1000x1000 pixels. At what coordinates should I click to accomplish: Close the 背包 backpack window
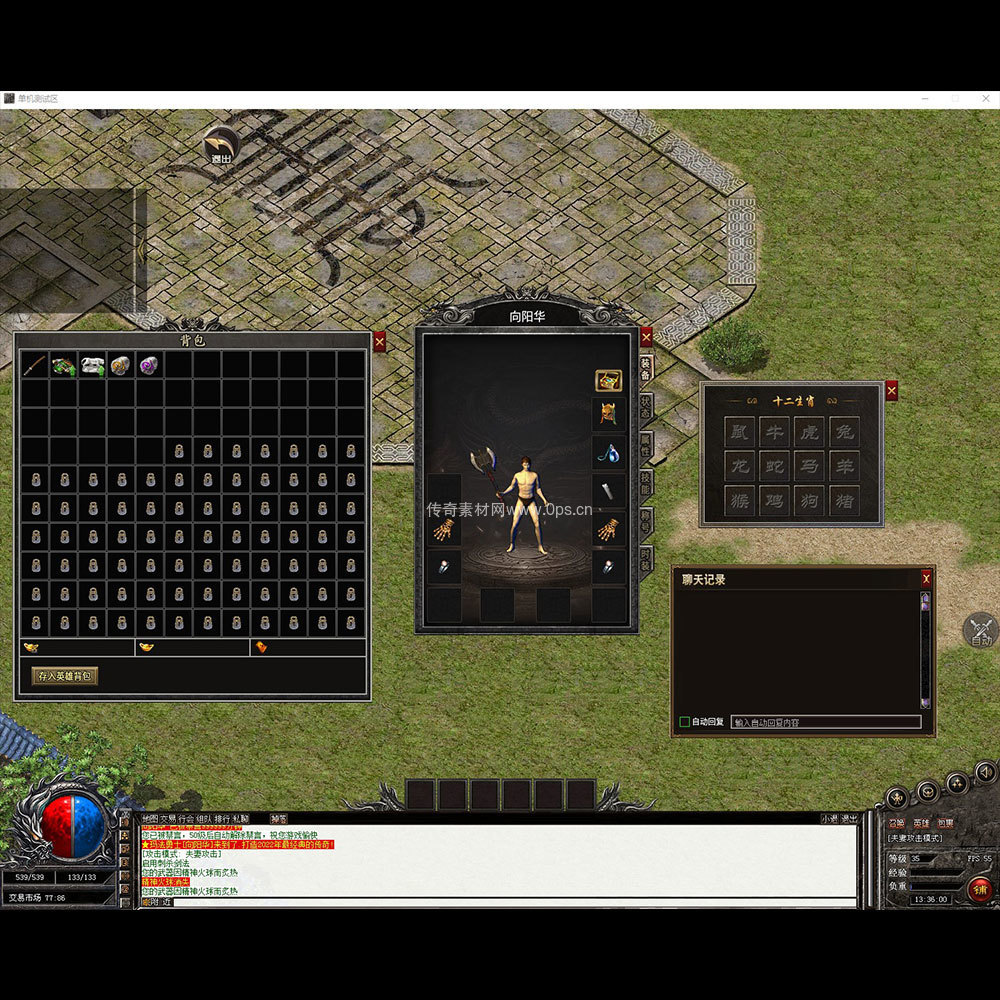pyautogui.click(x=379, y=342)
